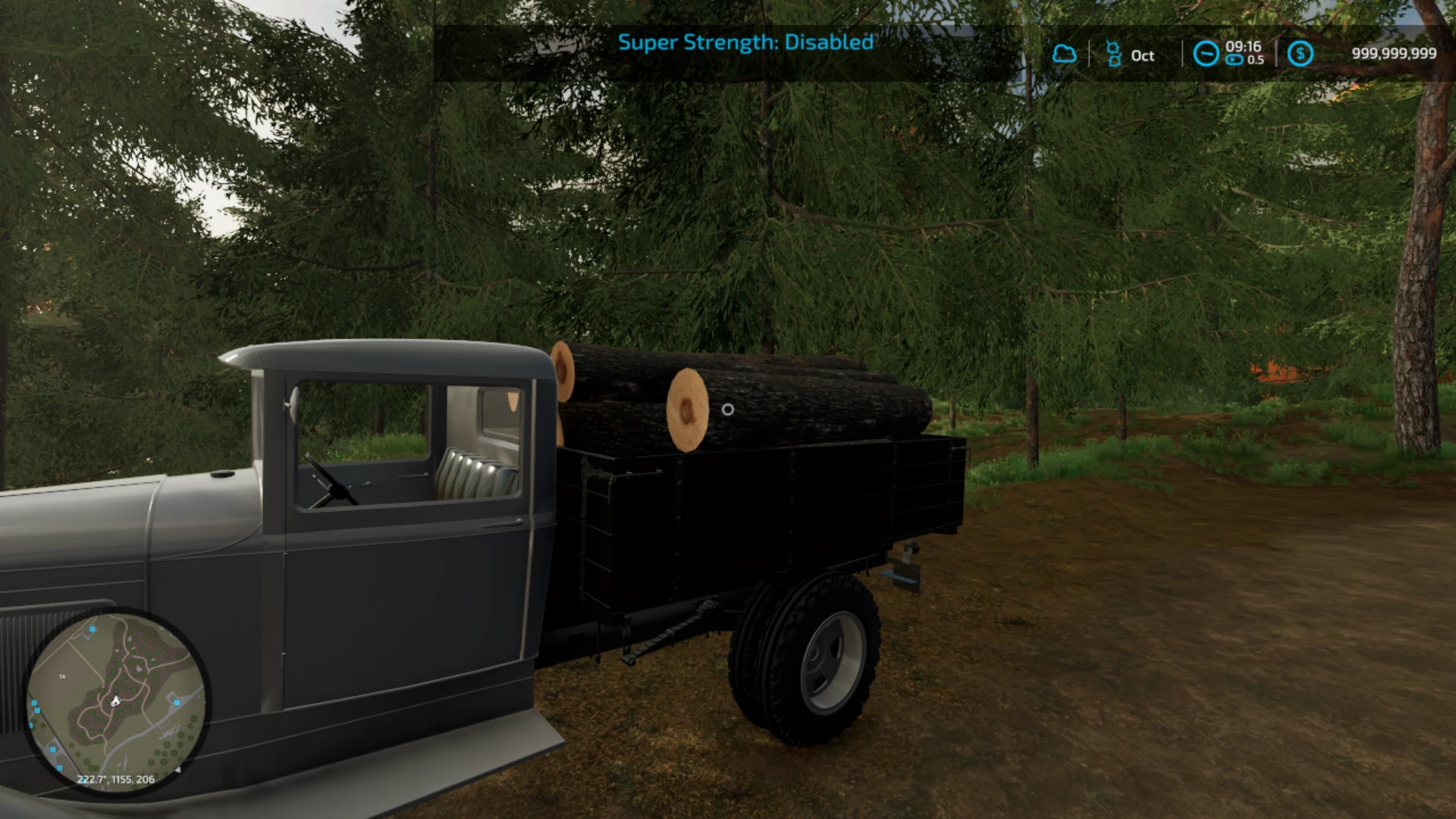This screenshot has height=819, width=1456.
Task: Click the blue hotspot marker right of the player arrow
Action: point(177,701)
